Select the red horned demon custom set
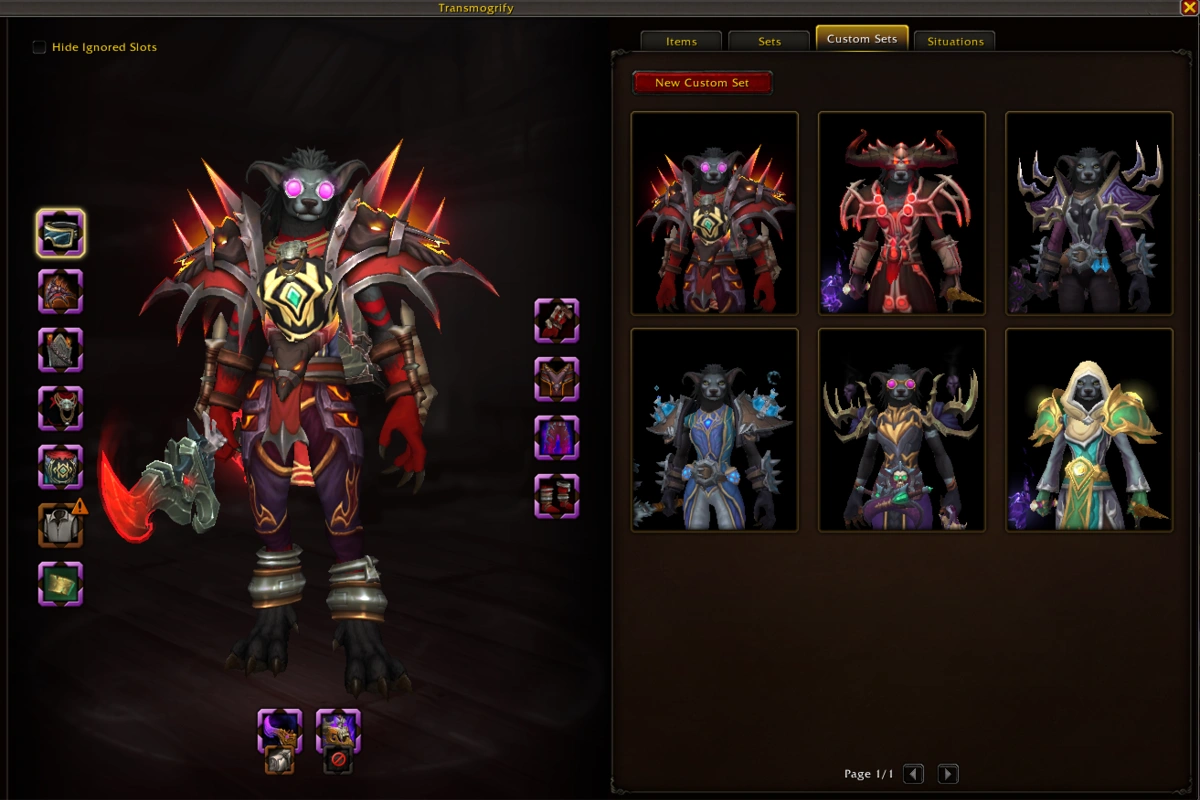 click(x=902, y=213)
